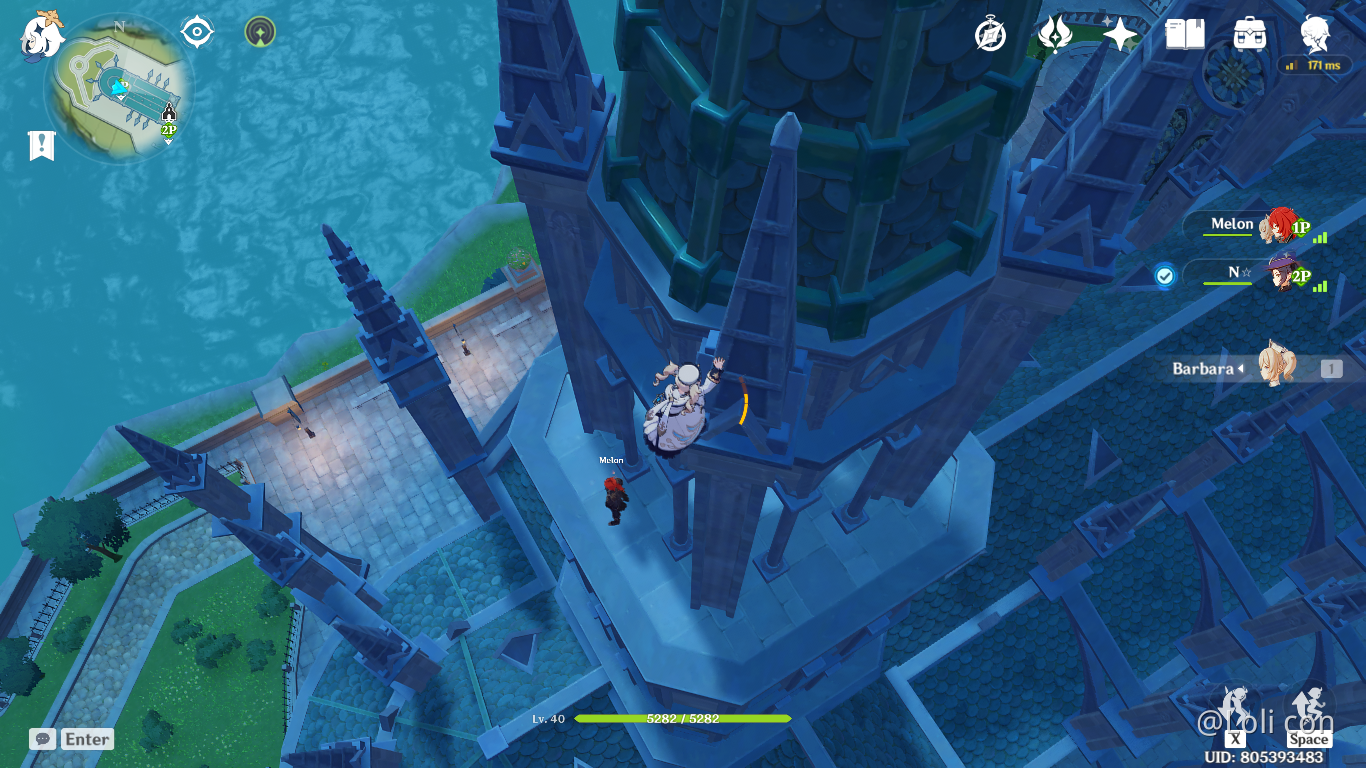Open the character profile head icon
Screen dimensions: 1366x768
click(1315, 34)
